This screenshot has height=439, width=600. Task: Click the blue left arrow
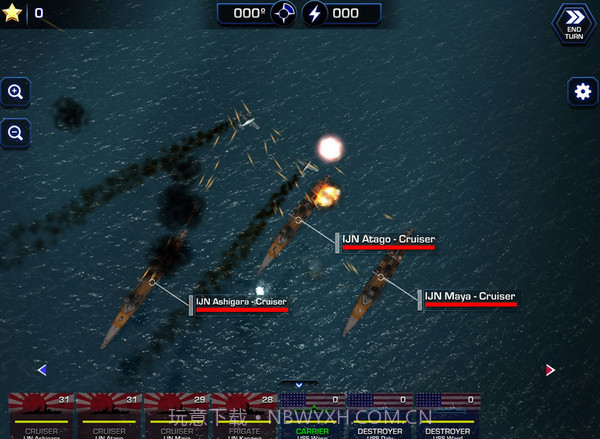[x=42, y=369]
